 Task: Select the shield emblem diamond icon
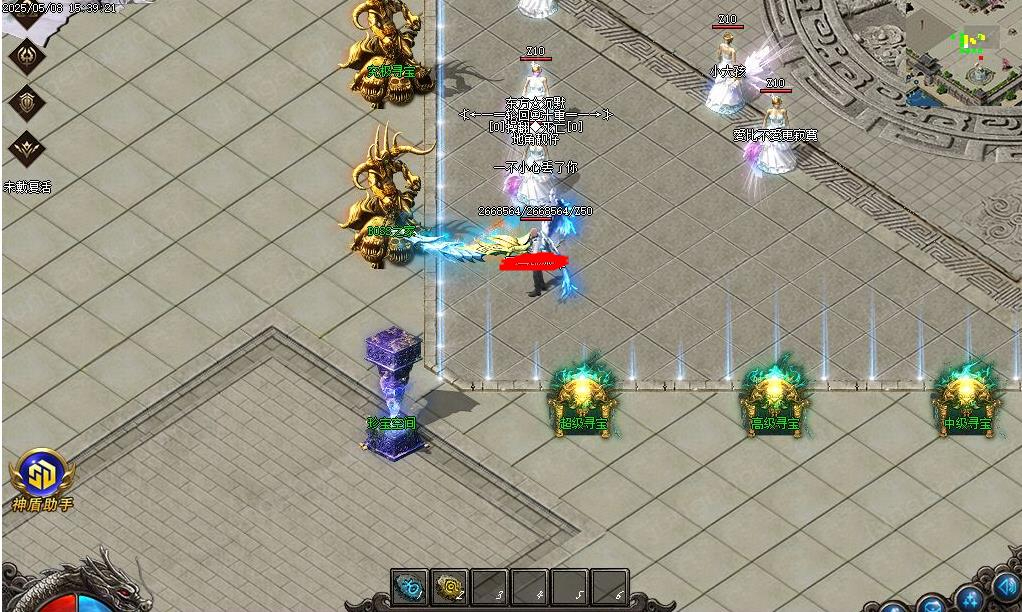coord(26,101)
